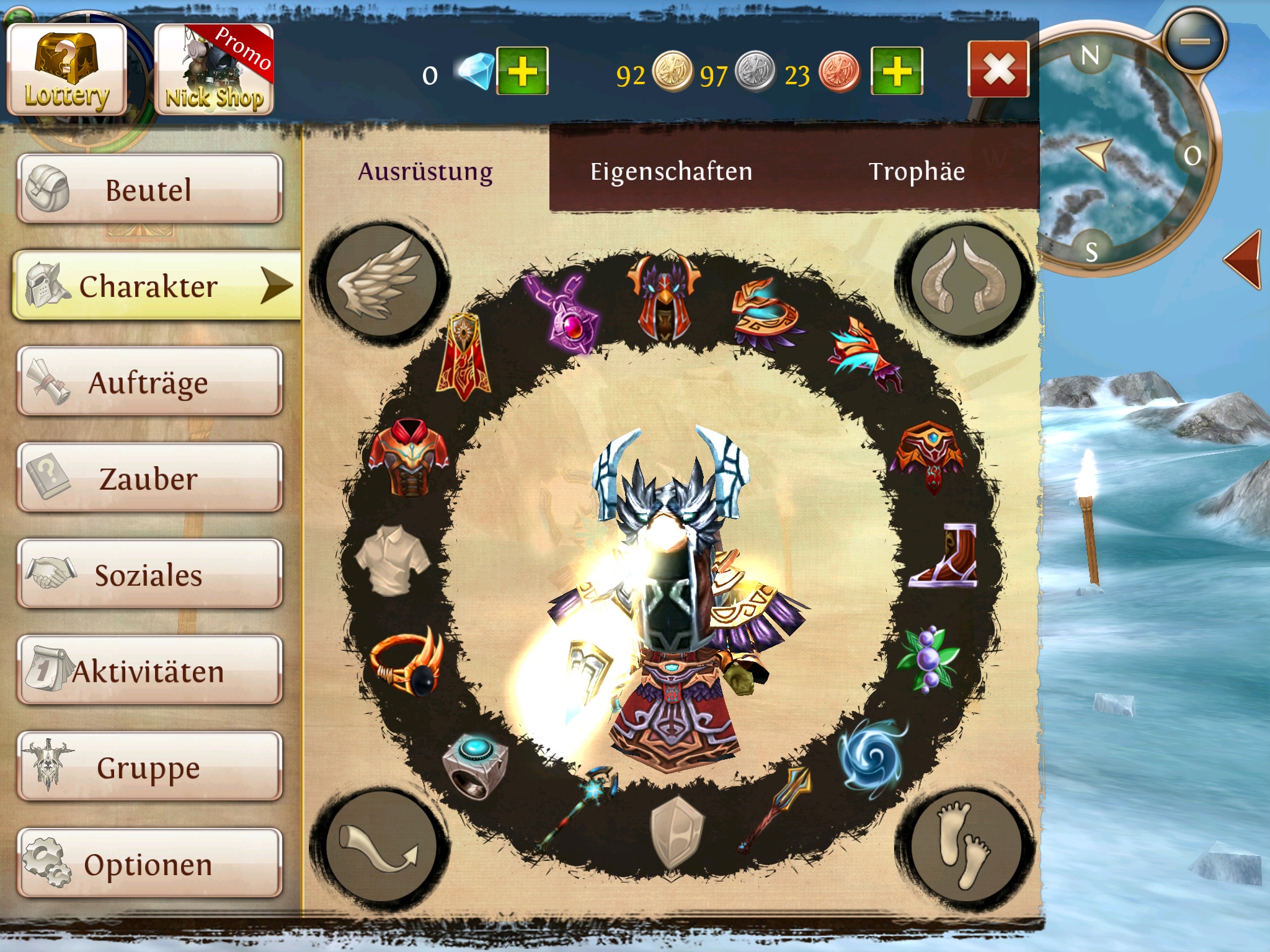Image resolution: width=1270 pixels, height=952 pixels.
Task: Open the Aufträge menu
Action: point(149,382)
